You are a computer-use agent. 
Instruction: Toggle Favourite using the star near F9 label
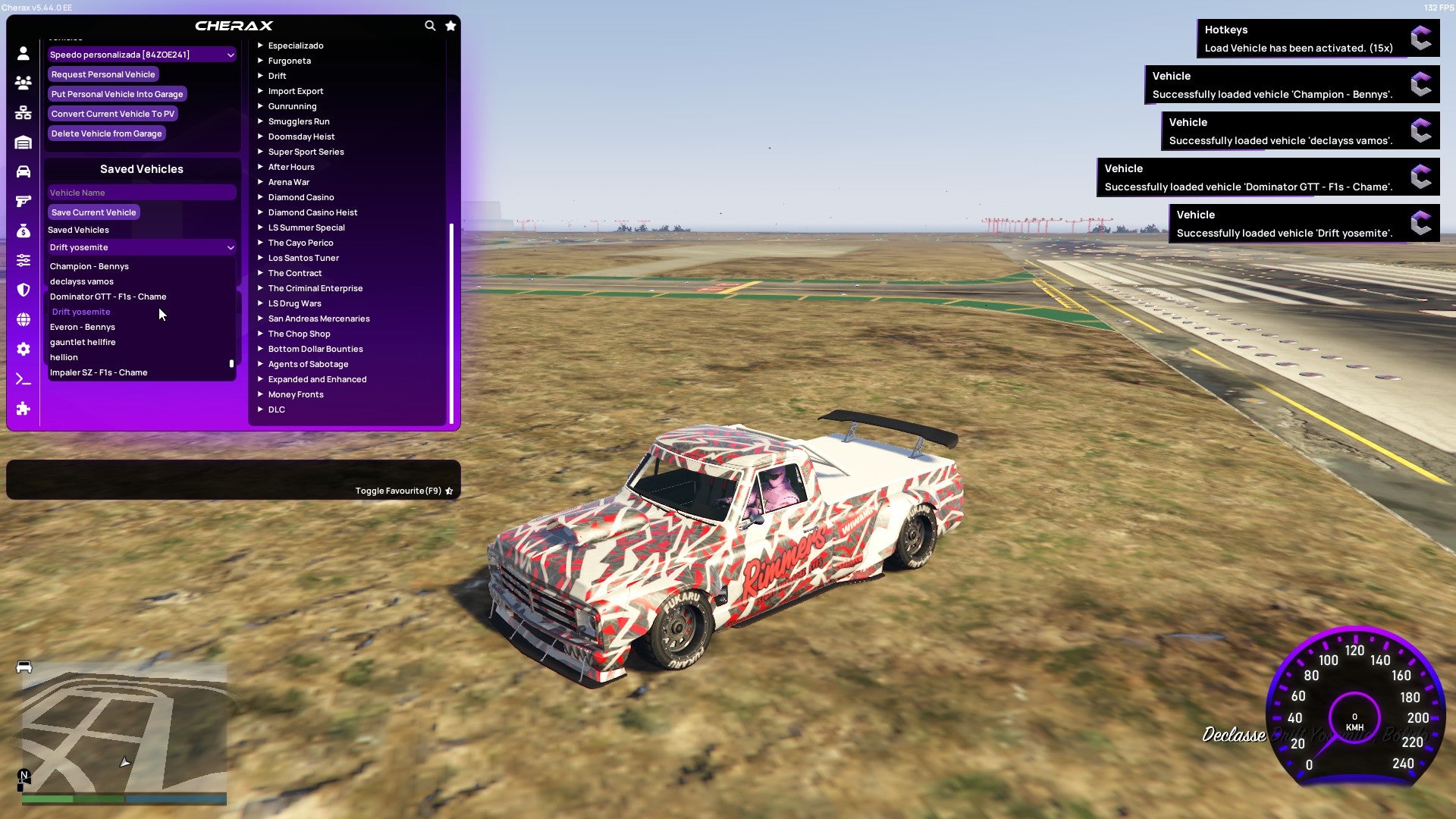coord(449,491)
